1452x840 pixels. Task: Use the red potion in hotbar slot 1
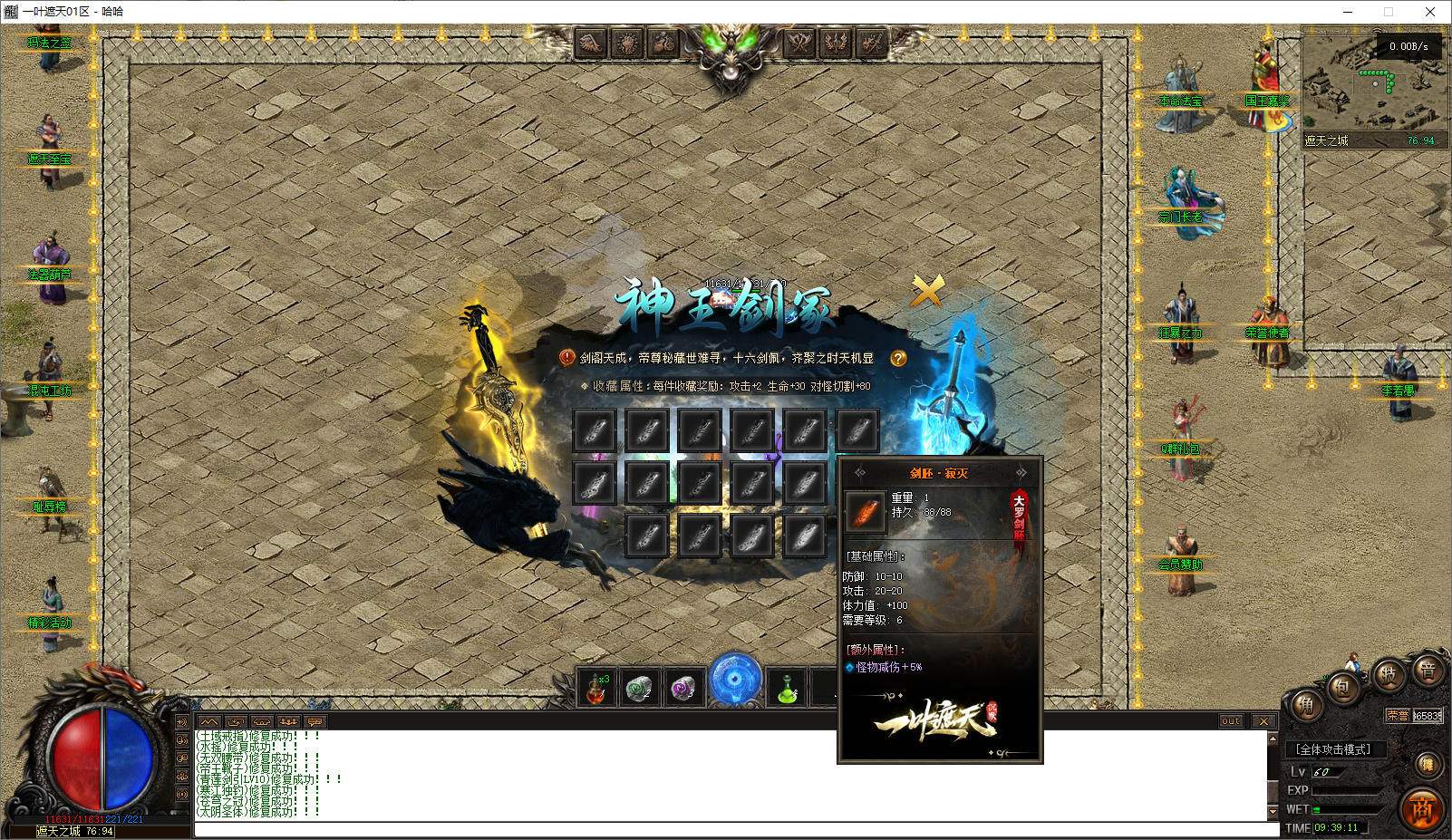[596, 689]
